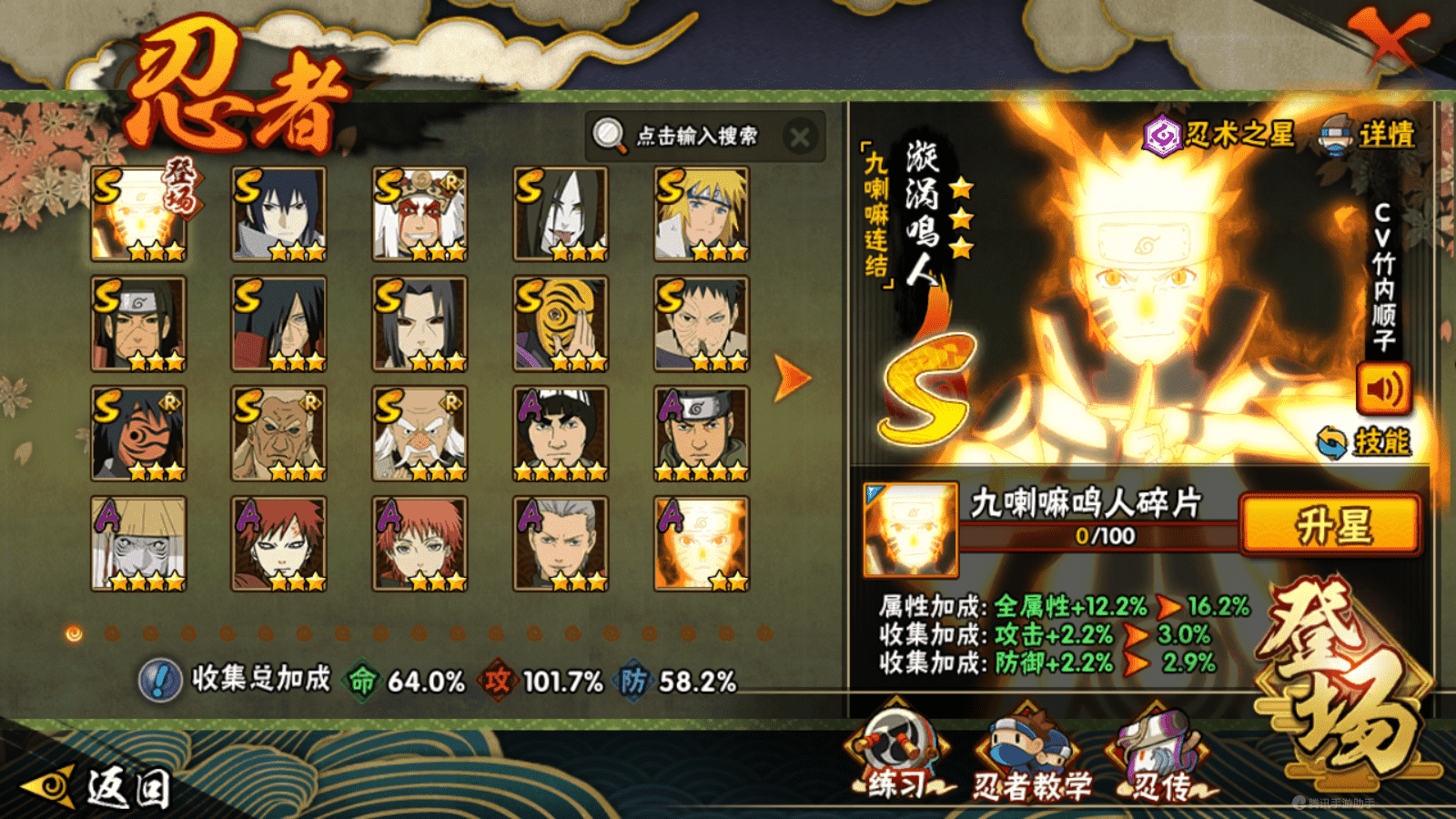The width and height of the screenshot is (1456, 819).
Task: Open the 技能 skills view
Action: 1365,442
